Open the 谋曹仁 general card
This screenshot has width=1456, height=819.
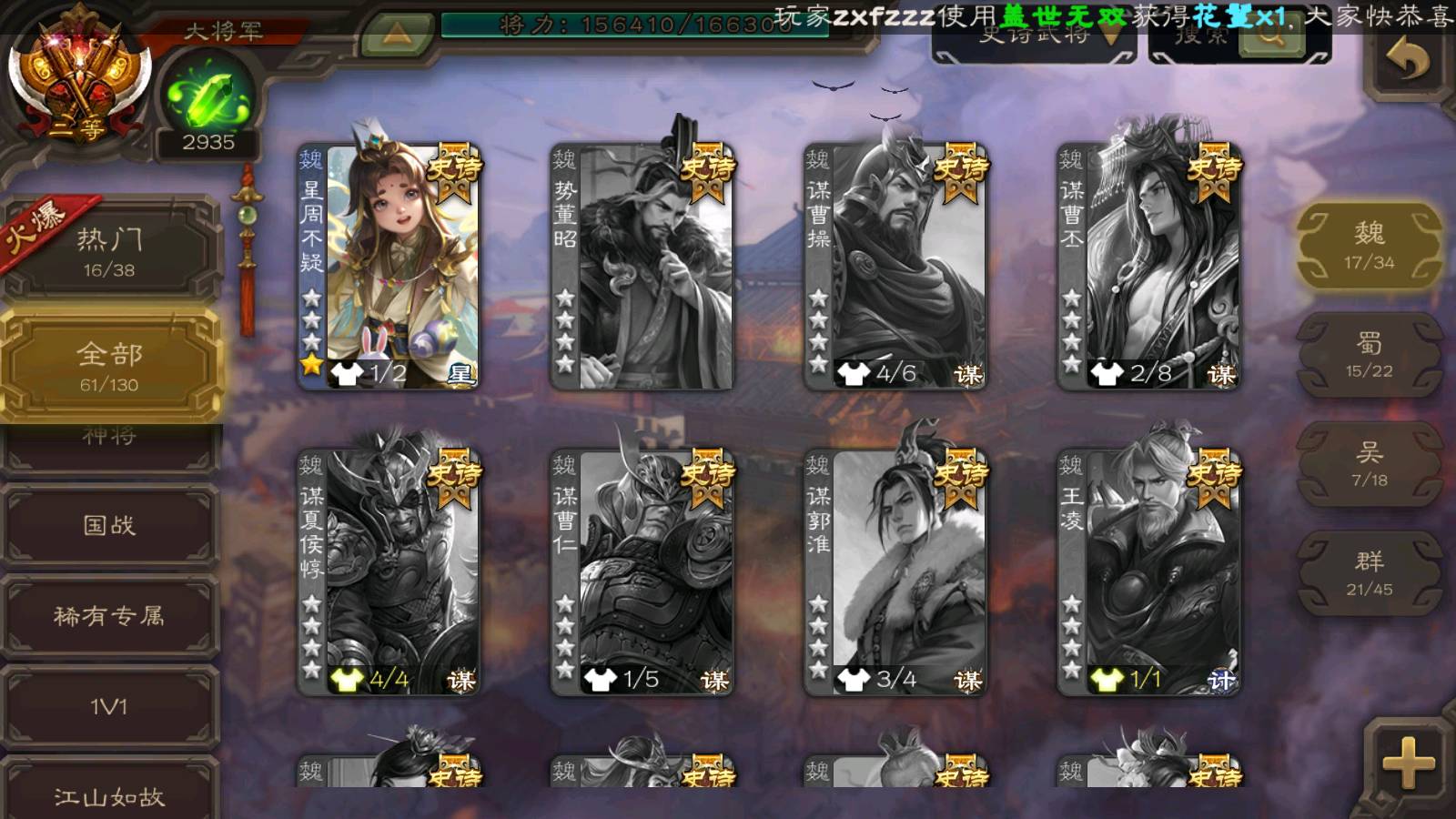[x=642, y=573]
